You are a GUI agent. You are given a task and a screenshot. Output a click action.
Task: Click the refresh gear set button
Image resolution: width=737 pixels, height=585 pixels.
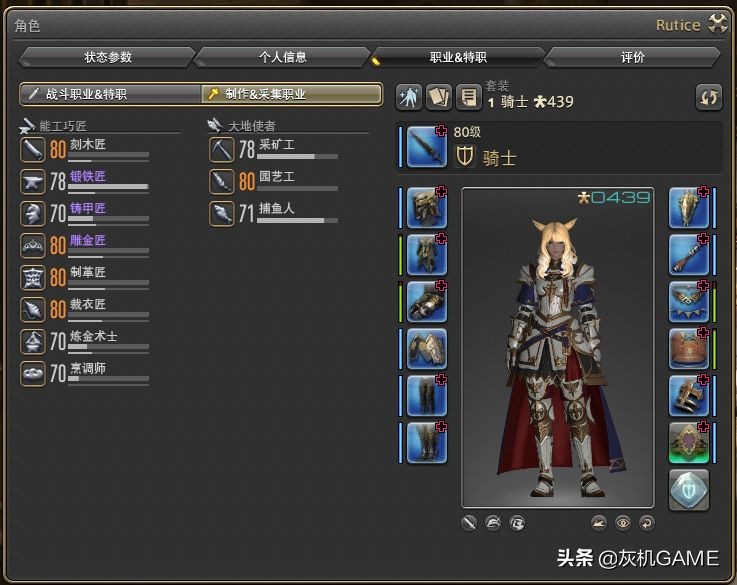(709, 97)
